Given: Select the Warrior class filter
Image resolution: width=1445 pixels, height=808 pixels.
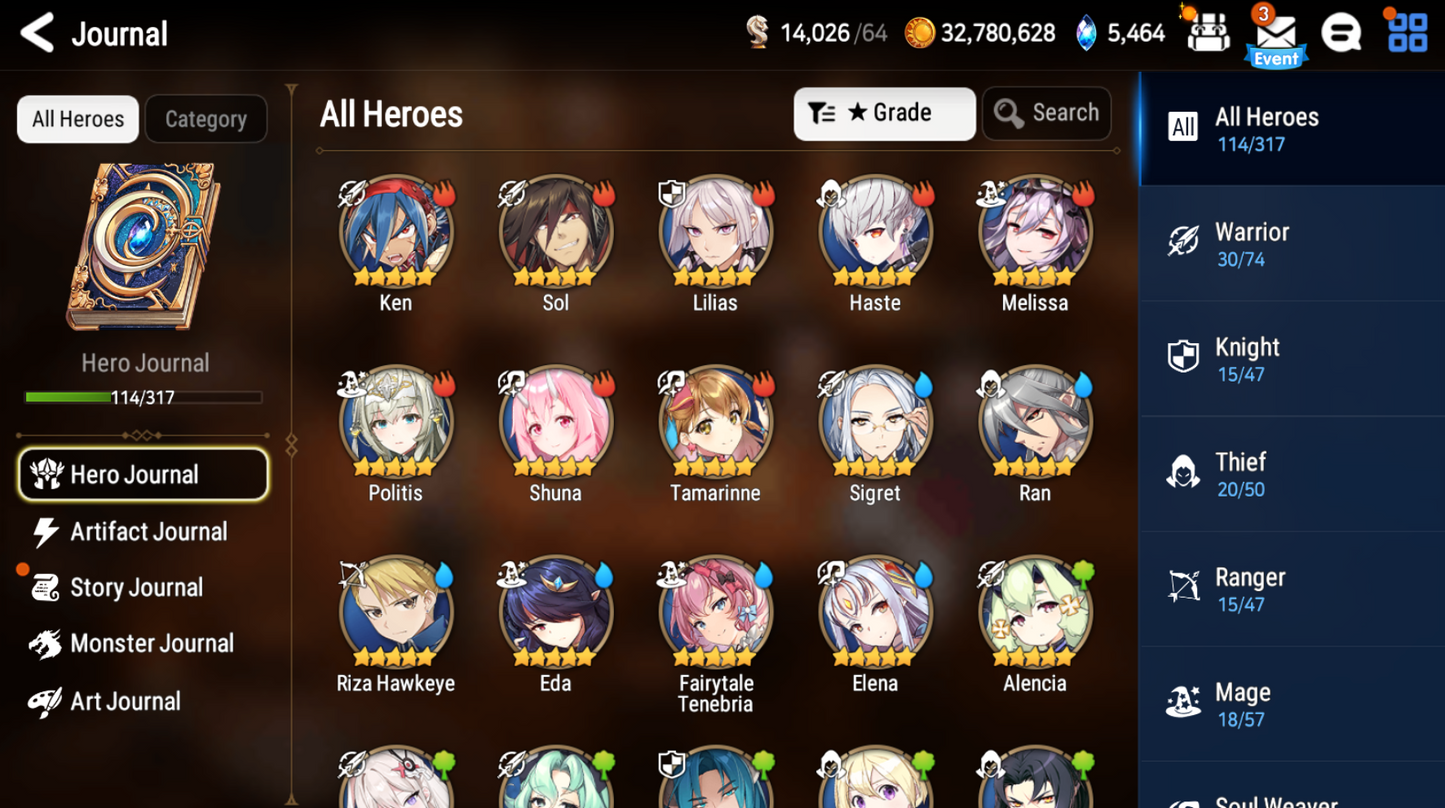Looking at the screenshot, I should pyautogui.click(x=1290, y=243).
